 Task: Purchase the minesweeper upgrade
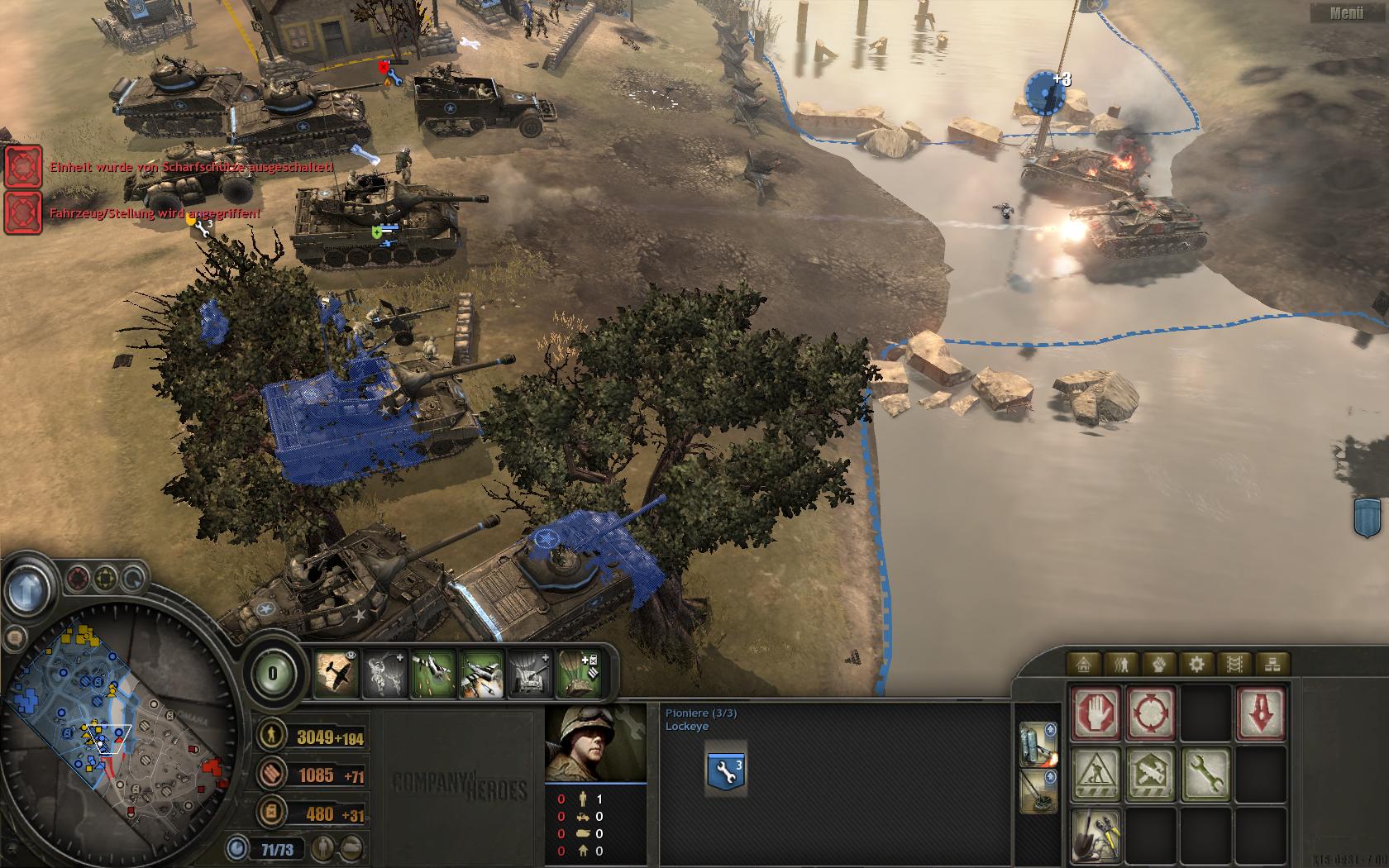tap(1038, 791)
